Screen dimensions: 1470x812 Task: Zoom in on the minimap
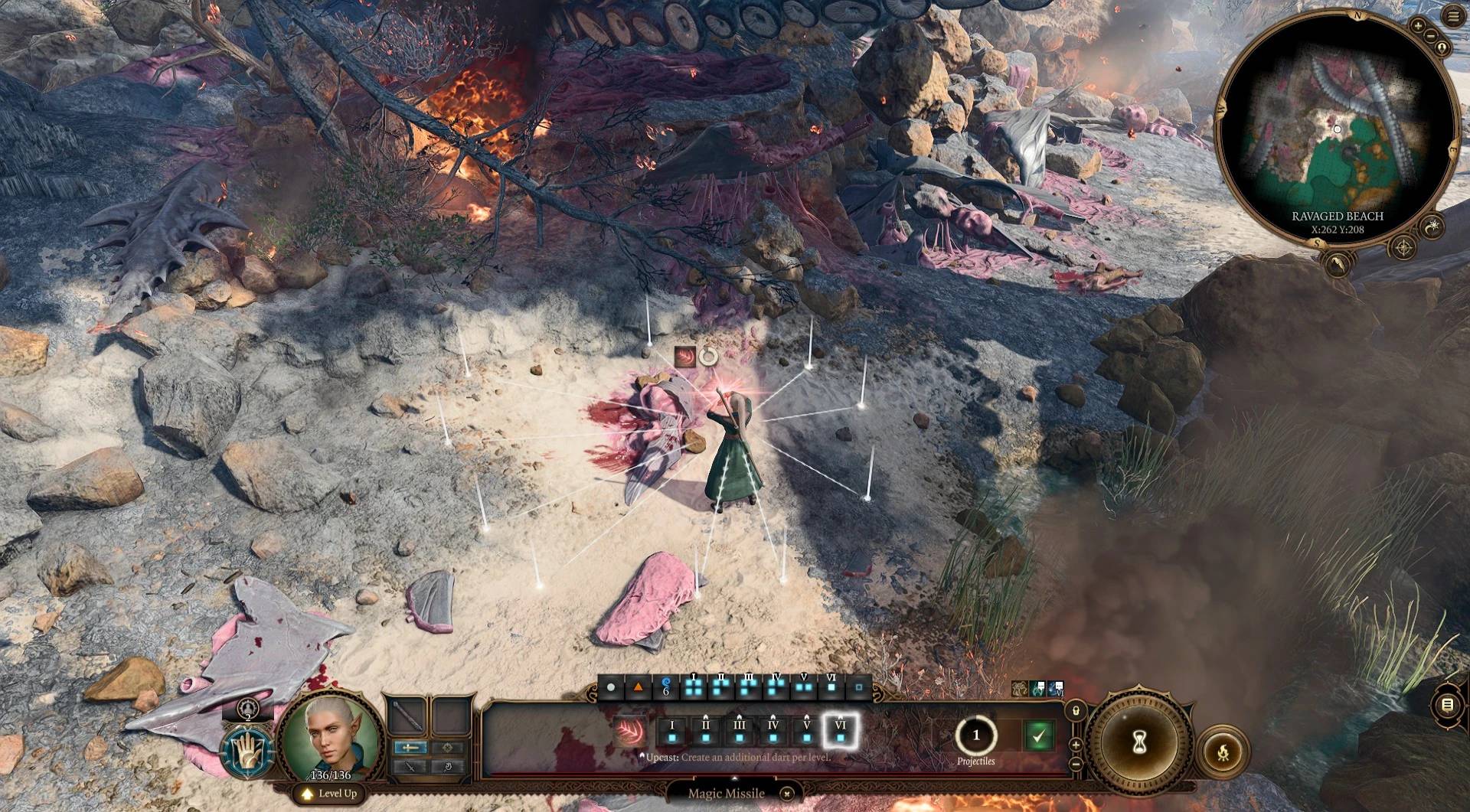coord(1418,25)
